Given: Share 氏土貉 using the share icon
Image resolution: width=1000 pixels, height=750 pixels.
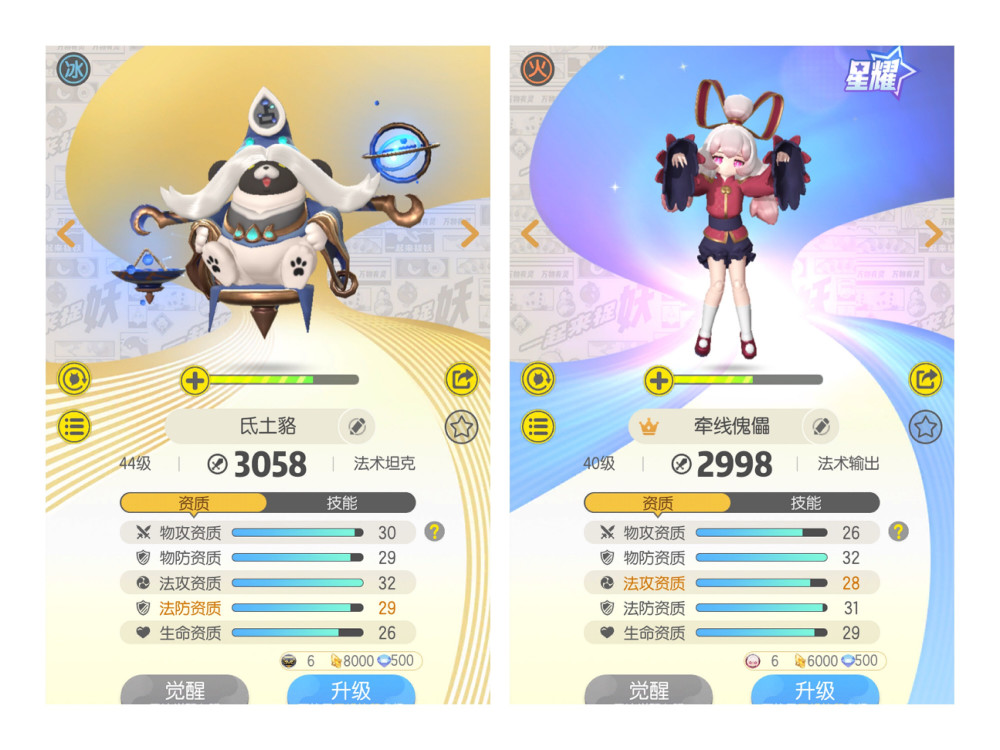Looking at the screenshot, I should [461, 380].
